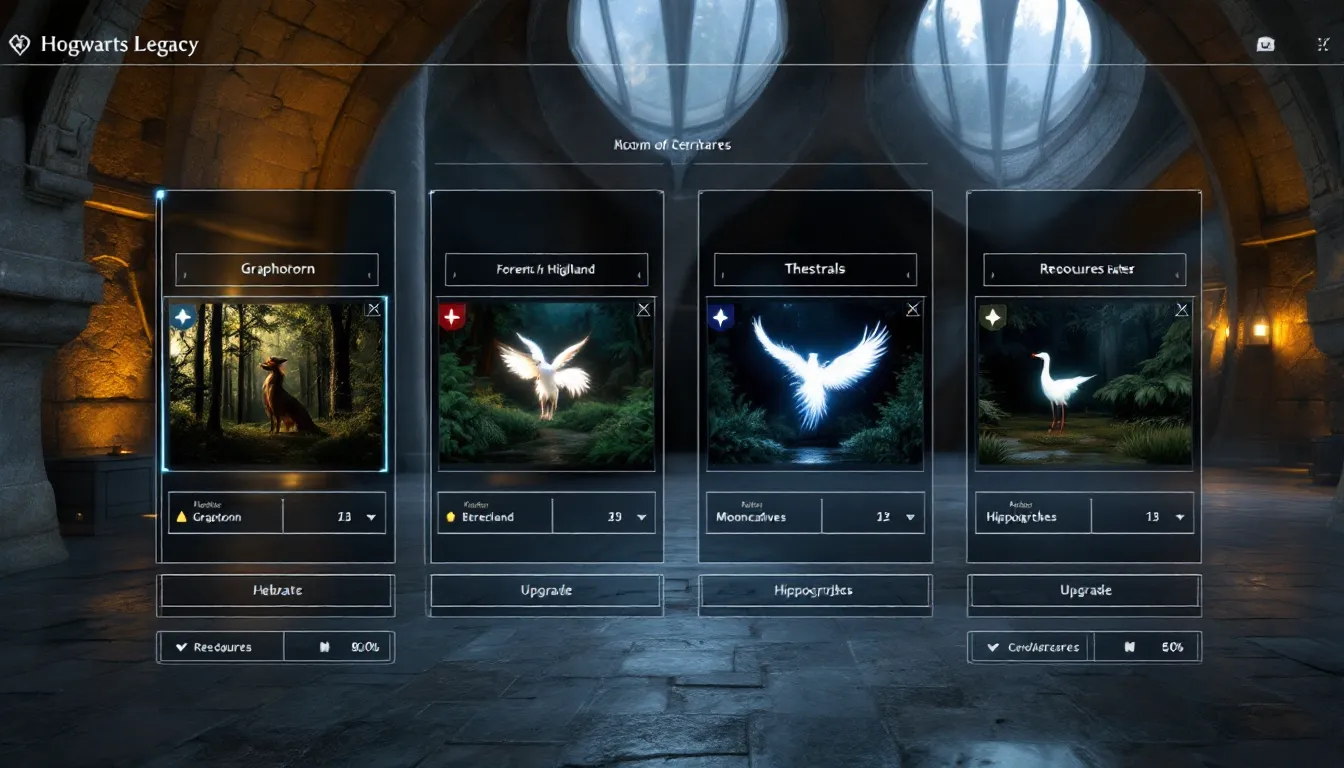This screenshot has width=1344, height=768.
Task: Expand the Hippogriffs dropdown with the white bird
Action: [1180, 517]
